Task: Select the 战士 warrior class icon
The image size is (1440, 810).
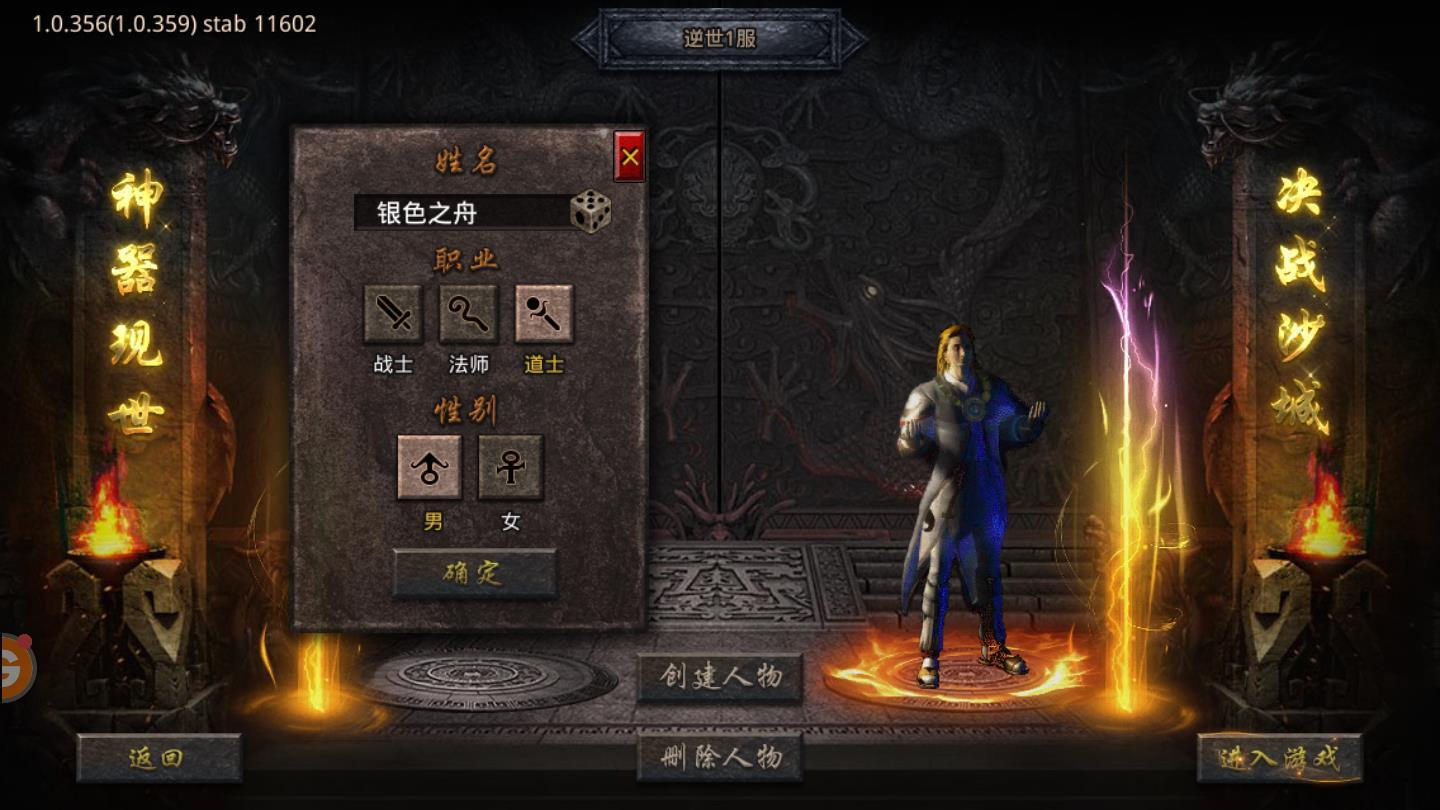Action: coord(394,313)
